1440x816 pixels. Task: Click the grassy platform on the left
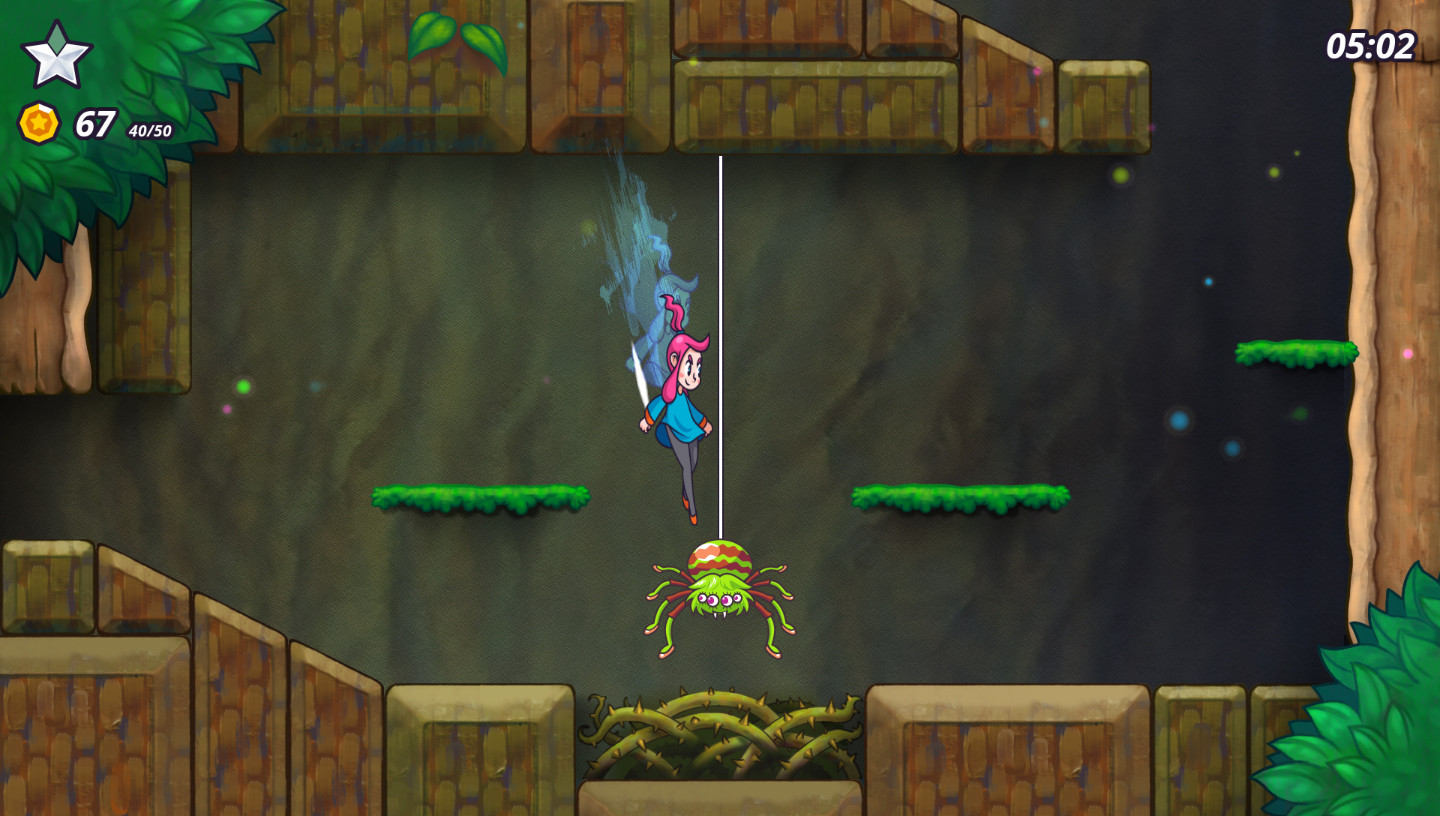click(x=480, y=497)
